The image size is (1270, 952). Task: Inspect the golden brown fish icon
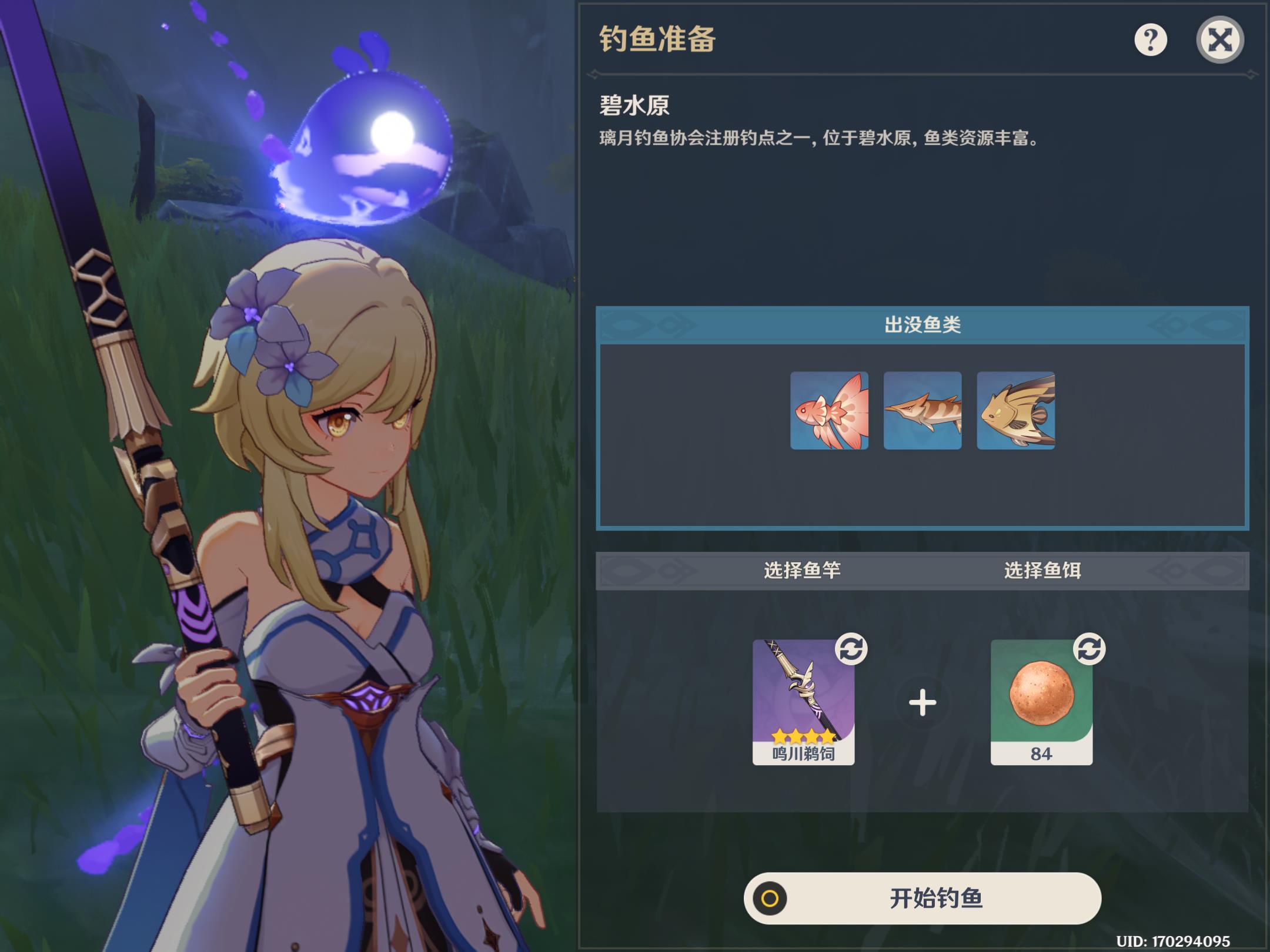tap(1015, 411)
